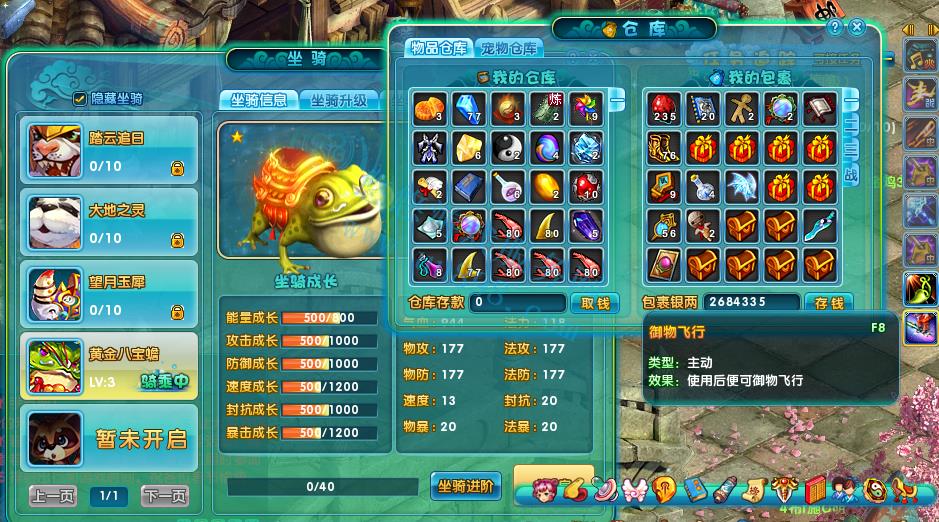Click the 取钱 withdraw money button
This screenshot has height=522, width=939.
(x=595, y=302)
